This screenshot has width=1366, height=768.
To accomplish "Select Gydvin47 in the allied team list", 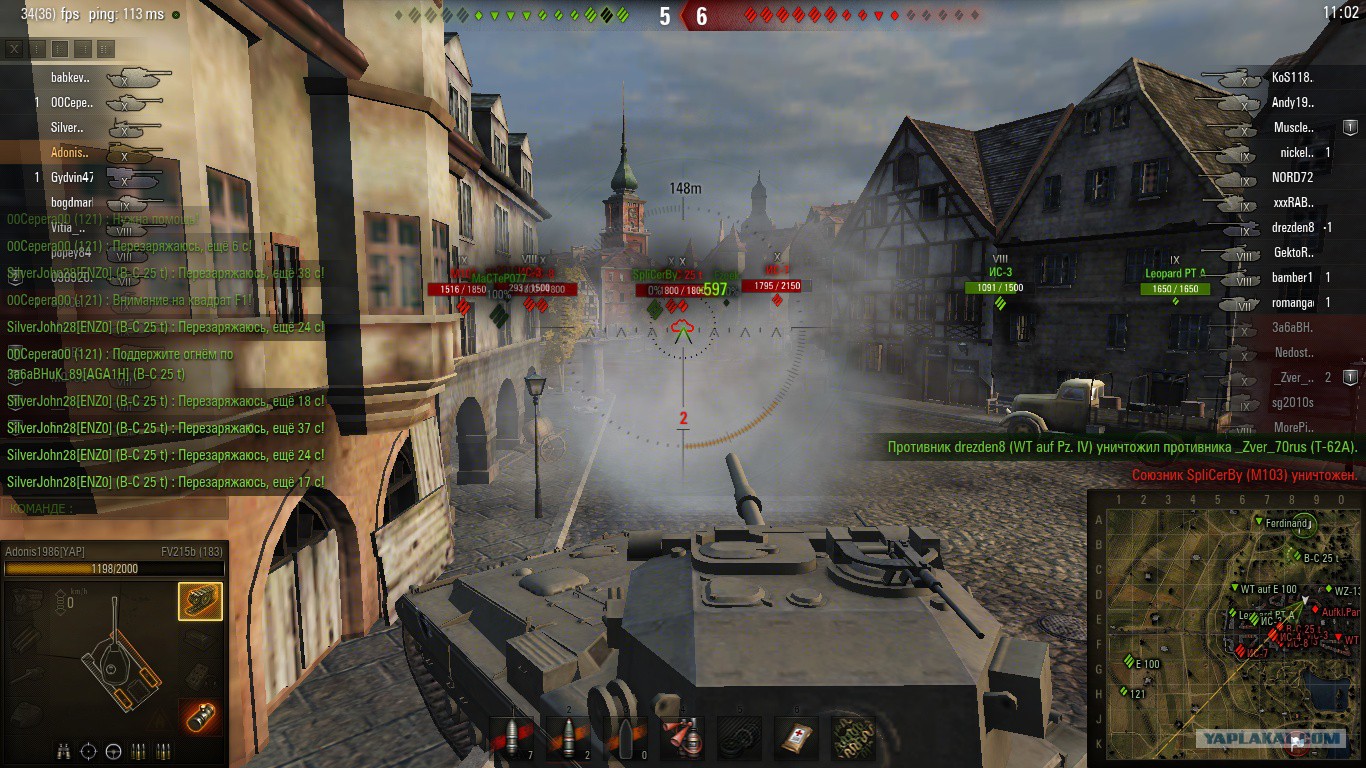I will (72, 178).
